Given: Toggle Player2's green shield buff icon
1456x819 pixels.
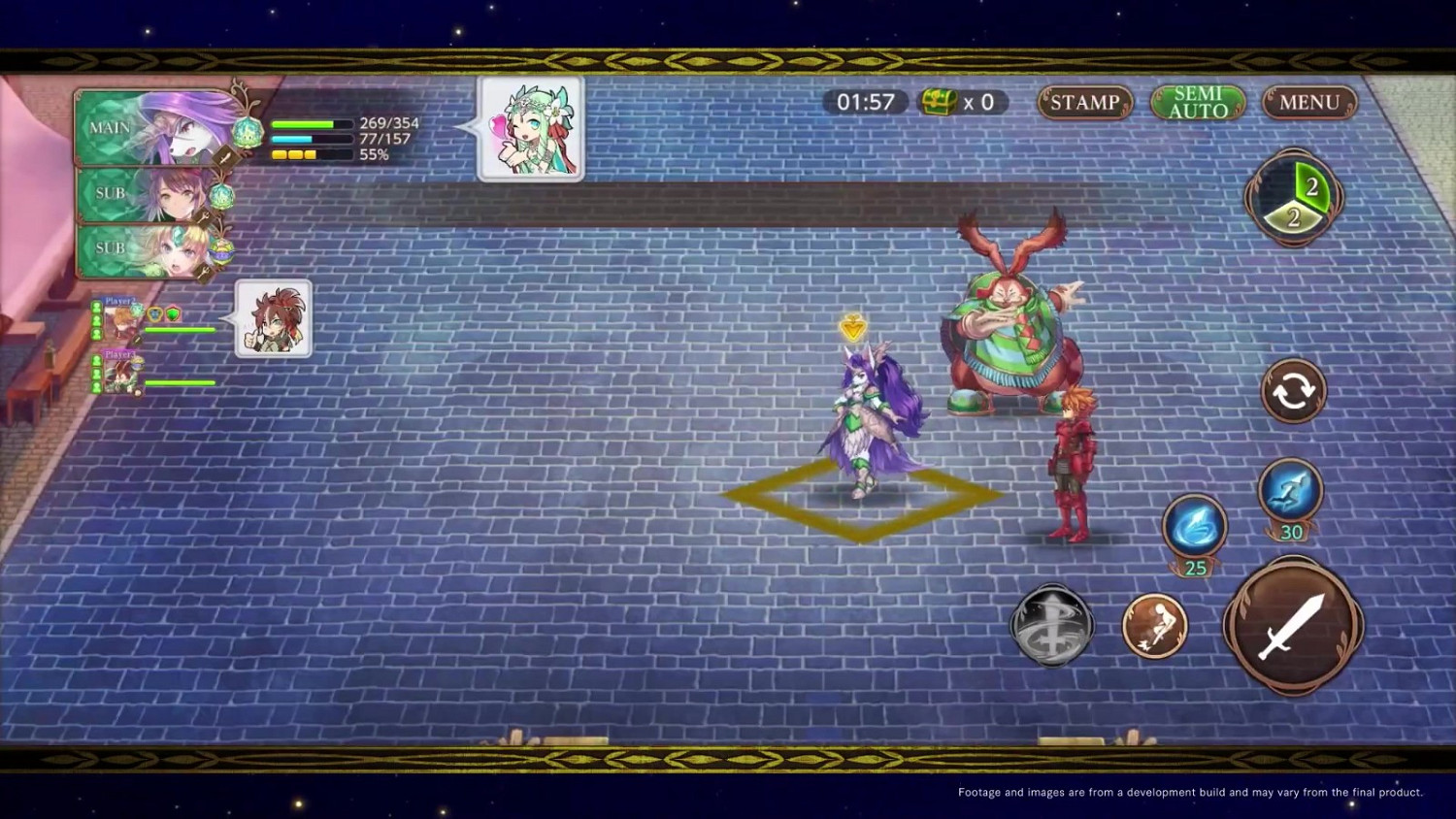Looking at the screenshot, I should 172,312.
